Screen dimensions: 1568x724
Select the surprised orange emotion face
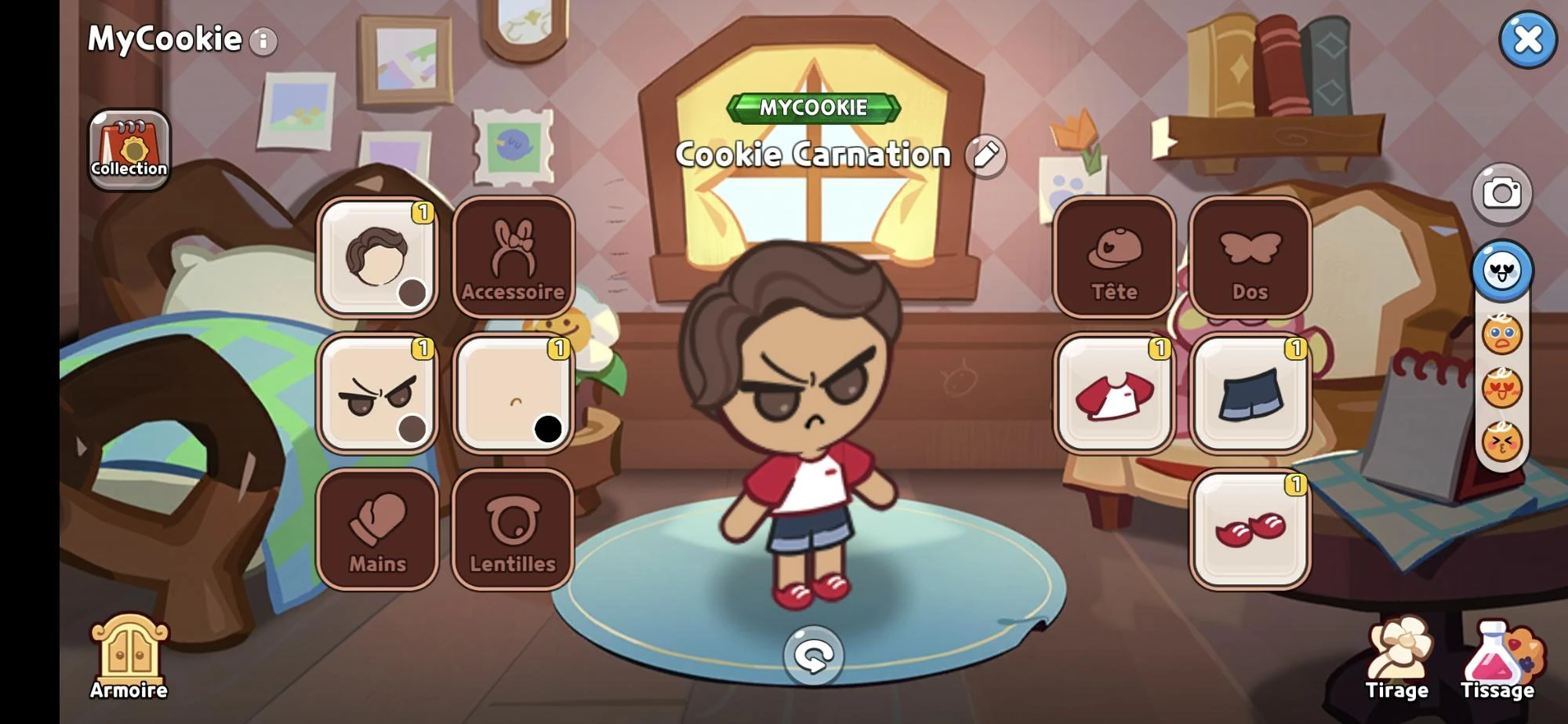[1503, 335]
